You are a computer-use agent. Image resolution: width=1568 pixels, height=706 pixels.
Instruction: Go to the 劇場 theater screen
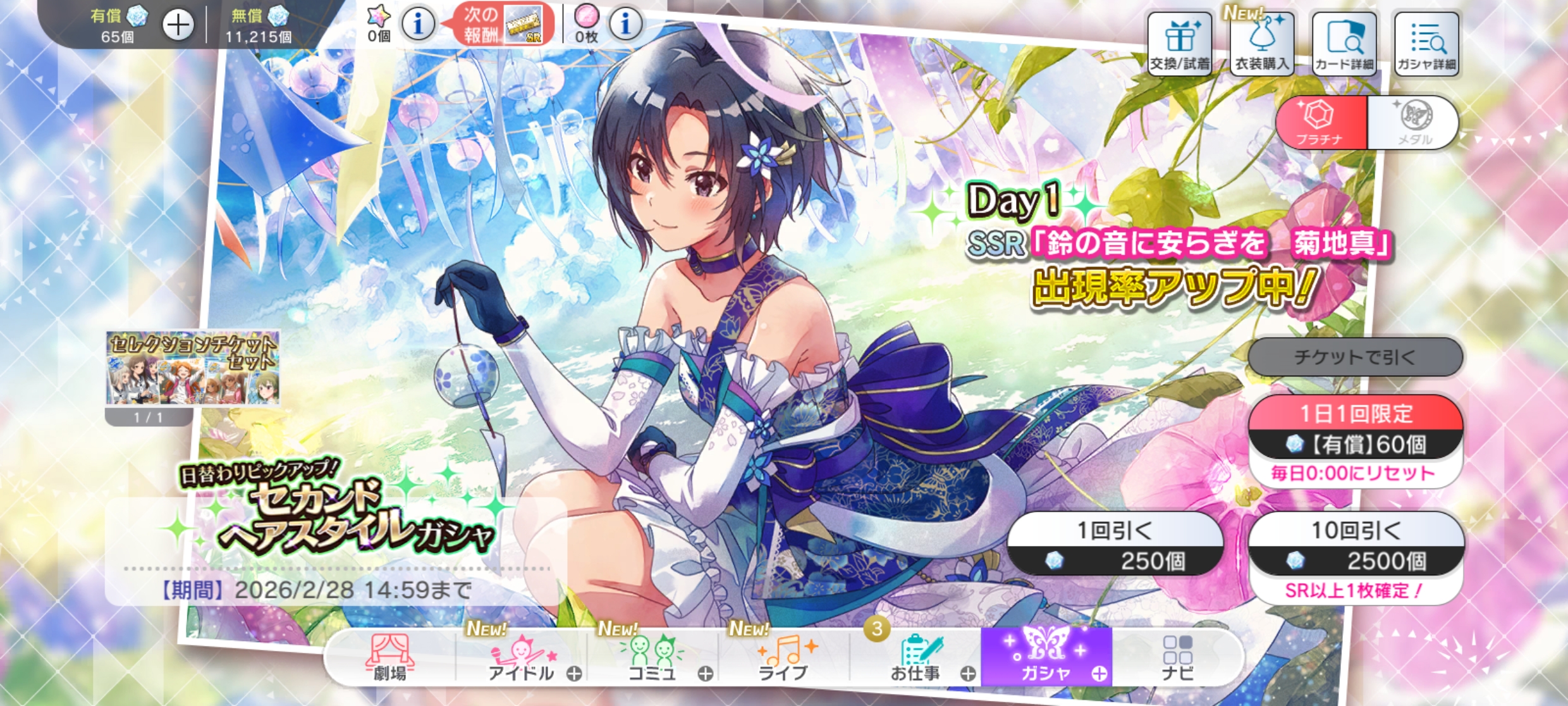coord(390,658)
